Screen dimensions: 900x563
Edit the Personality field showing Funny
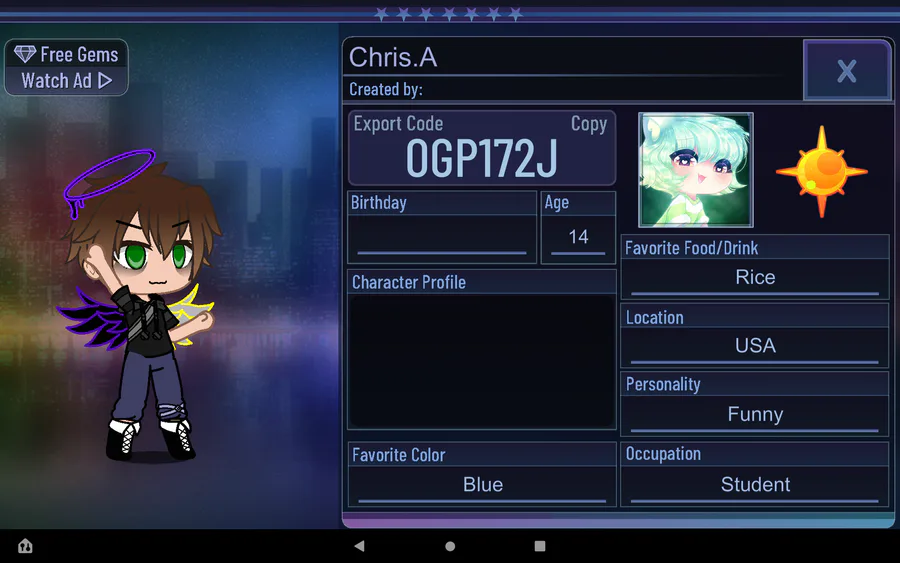coord(754,415)
